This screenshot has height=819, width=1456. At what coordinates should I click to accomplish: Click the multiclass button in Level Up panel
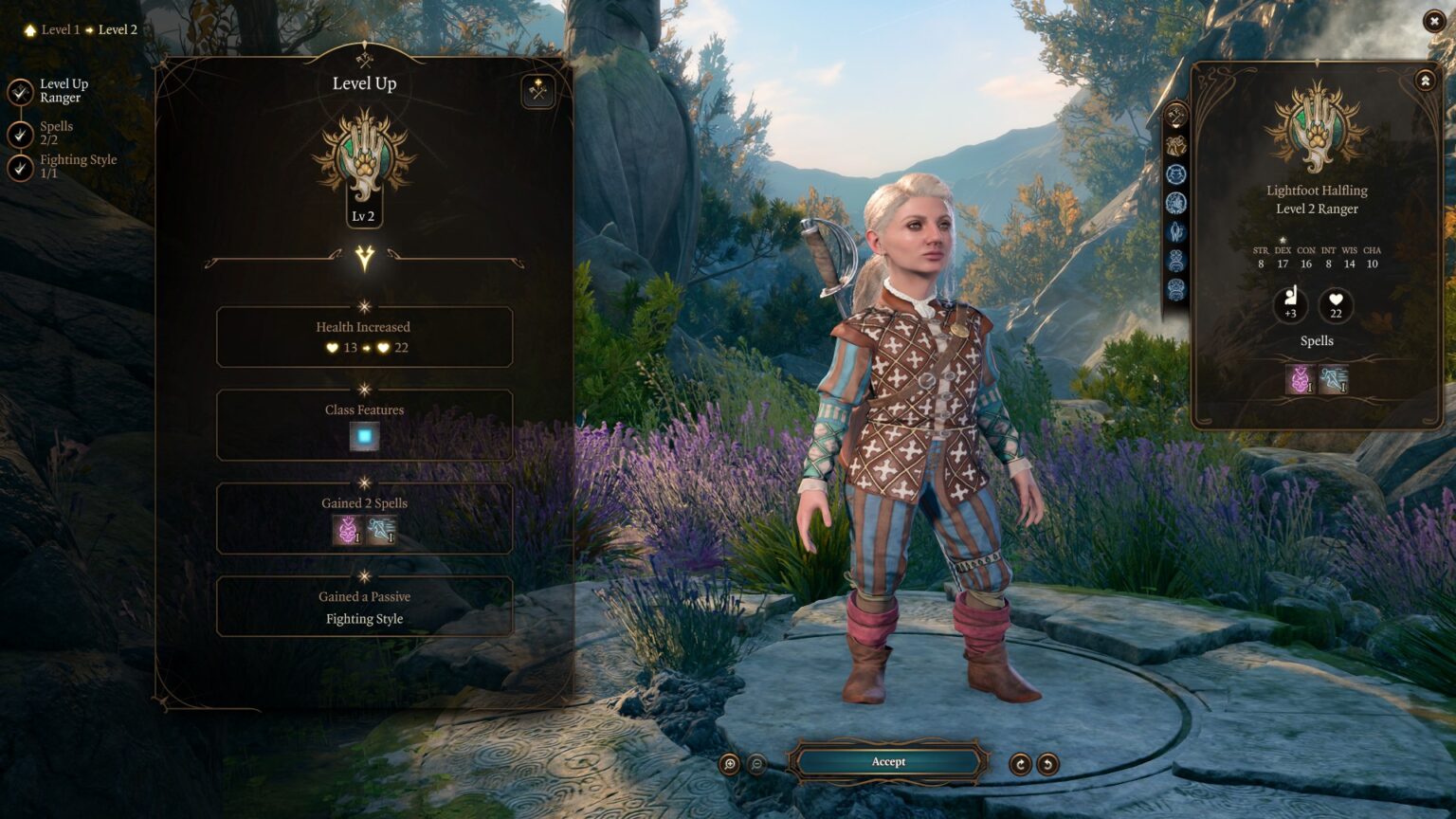(537, 92)
